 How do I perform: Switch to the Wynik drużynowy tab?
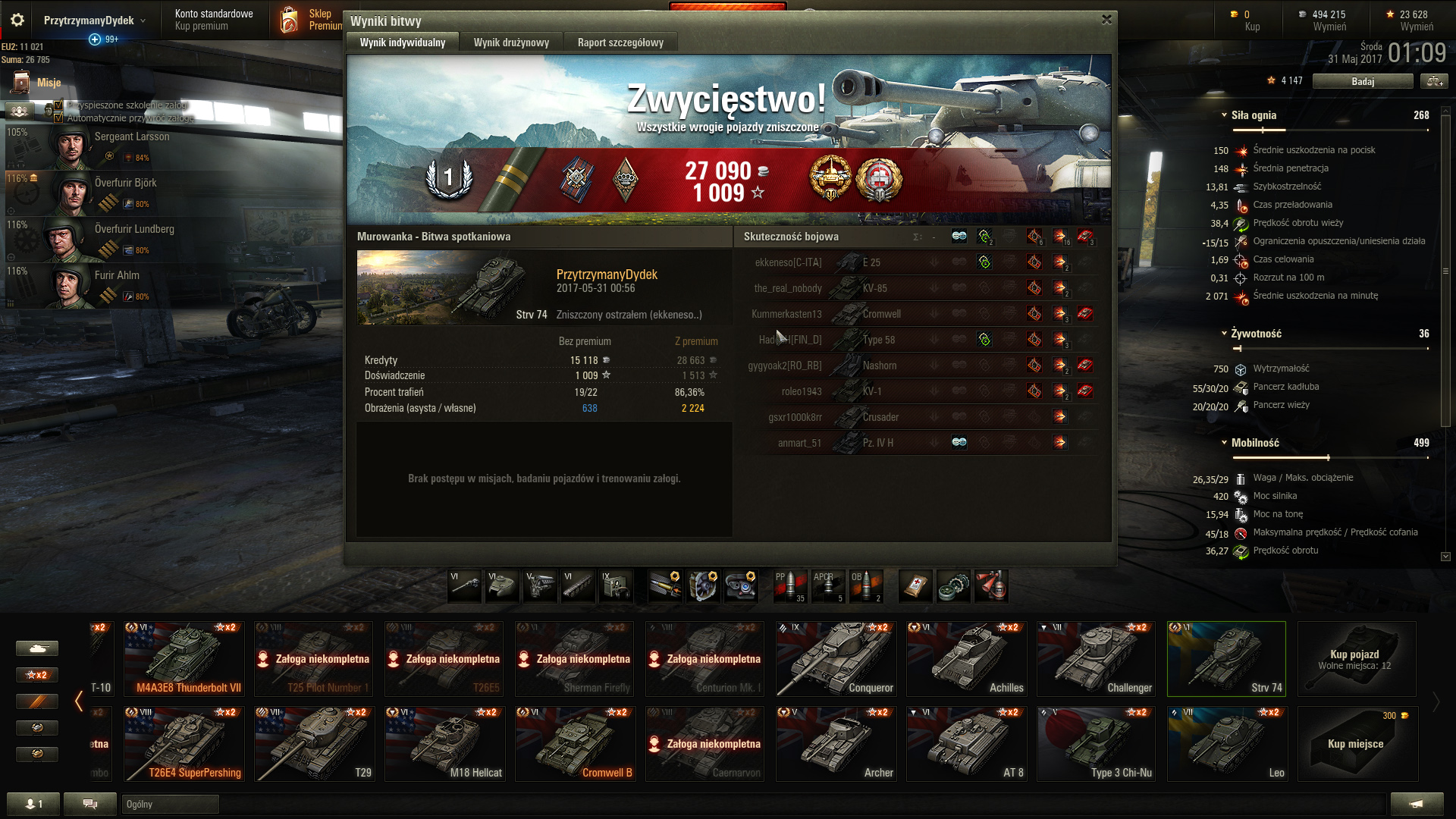click(x=511, y=42)
